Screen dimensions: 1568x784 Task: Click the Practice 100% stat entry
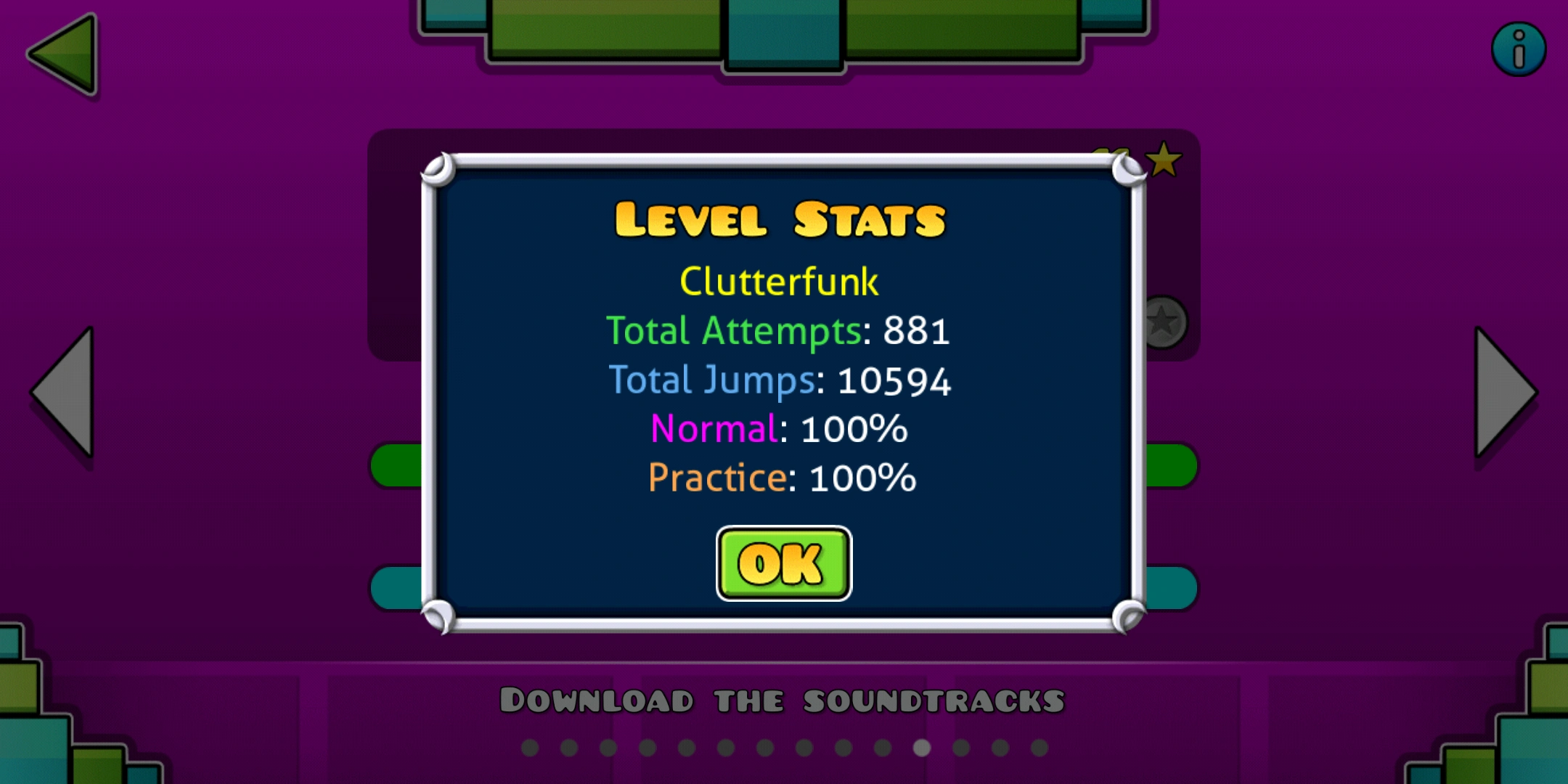click(783, 477)
